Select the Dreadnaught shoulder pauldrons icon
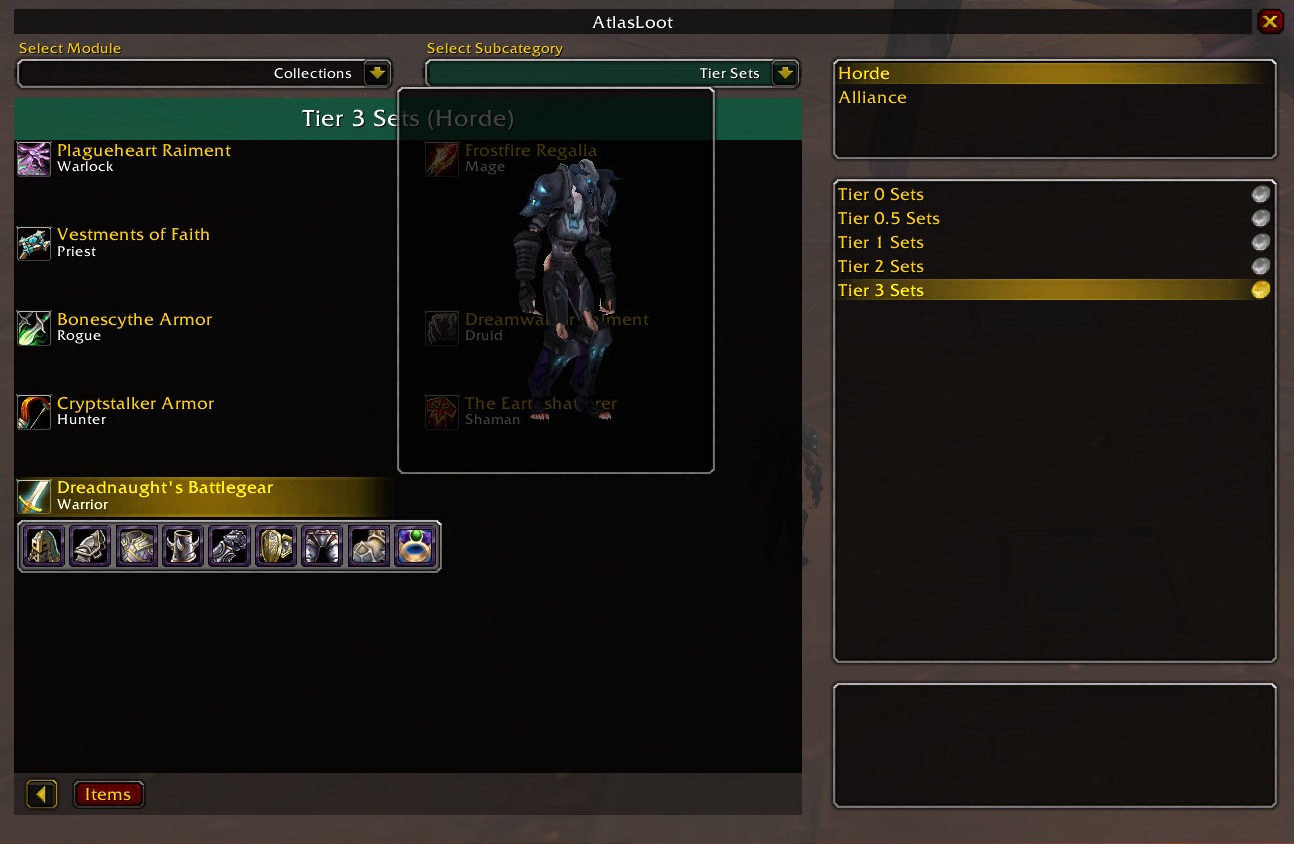 [x=91, y=546]
